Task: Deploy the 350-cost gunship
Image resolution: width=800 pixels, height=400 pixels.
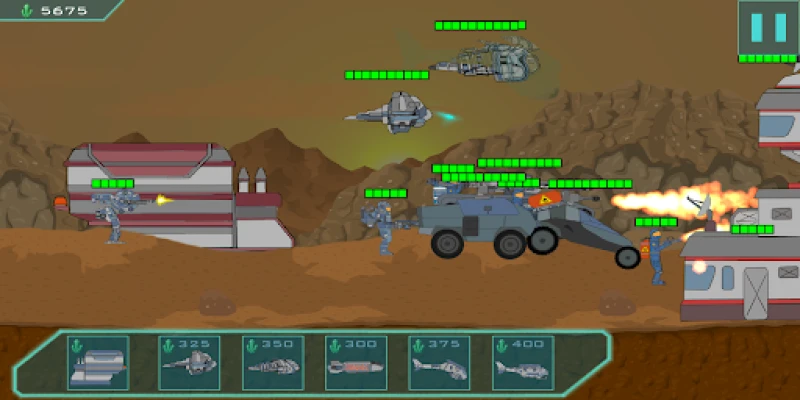Action: tap(273, 361)
